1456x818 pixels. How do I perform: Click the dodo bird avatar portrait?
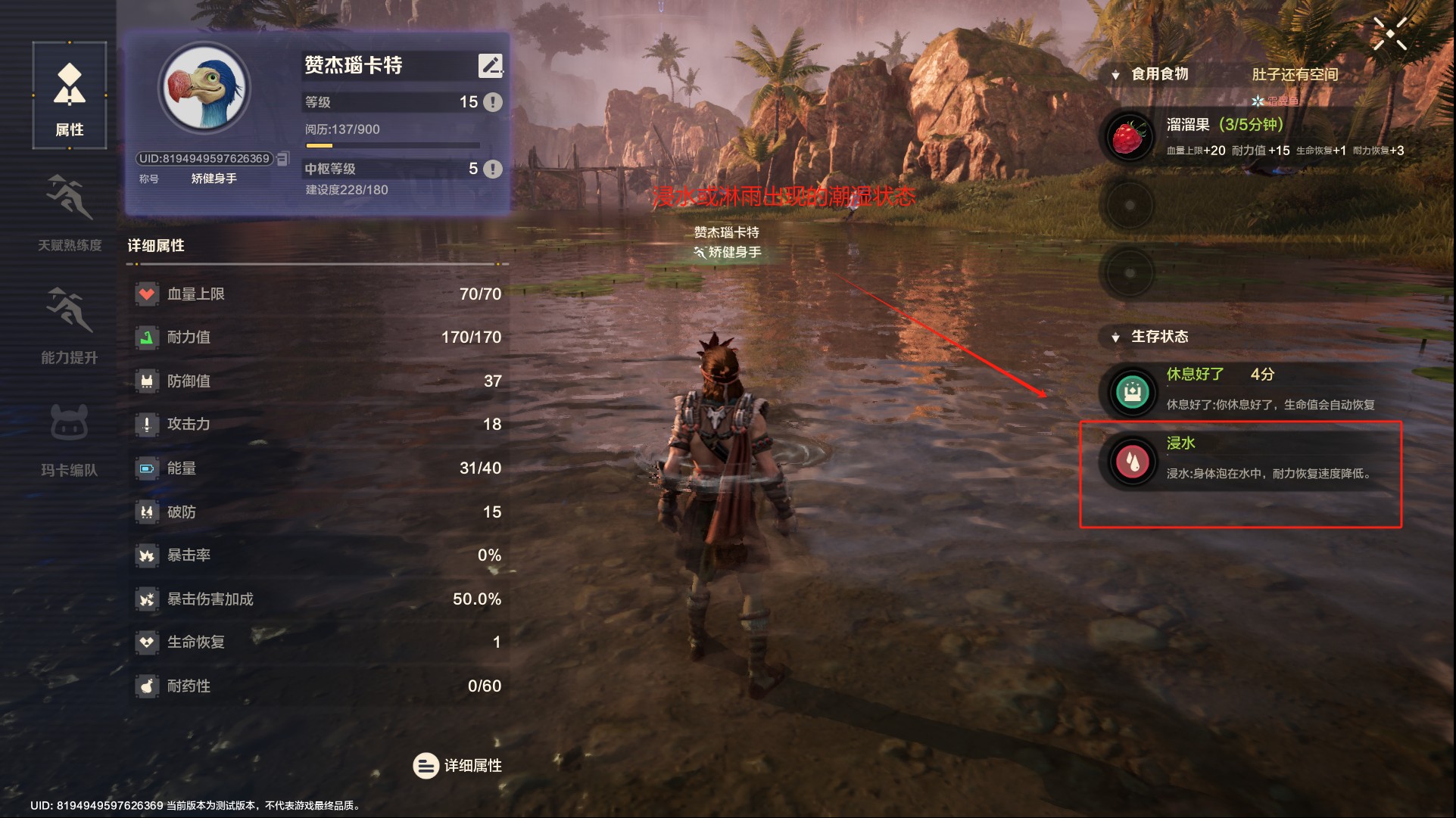[204, 89]
